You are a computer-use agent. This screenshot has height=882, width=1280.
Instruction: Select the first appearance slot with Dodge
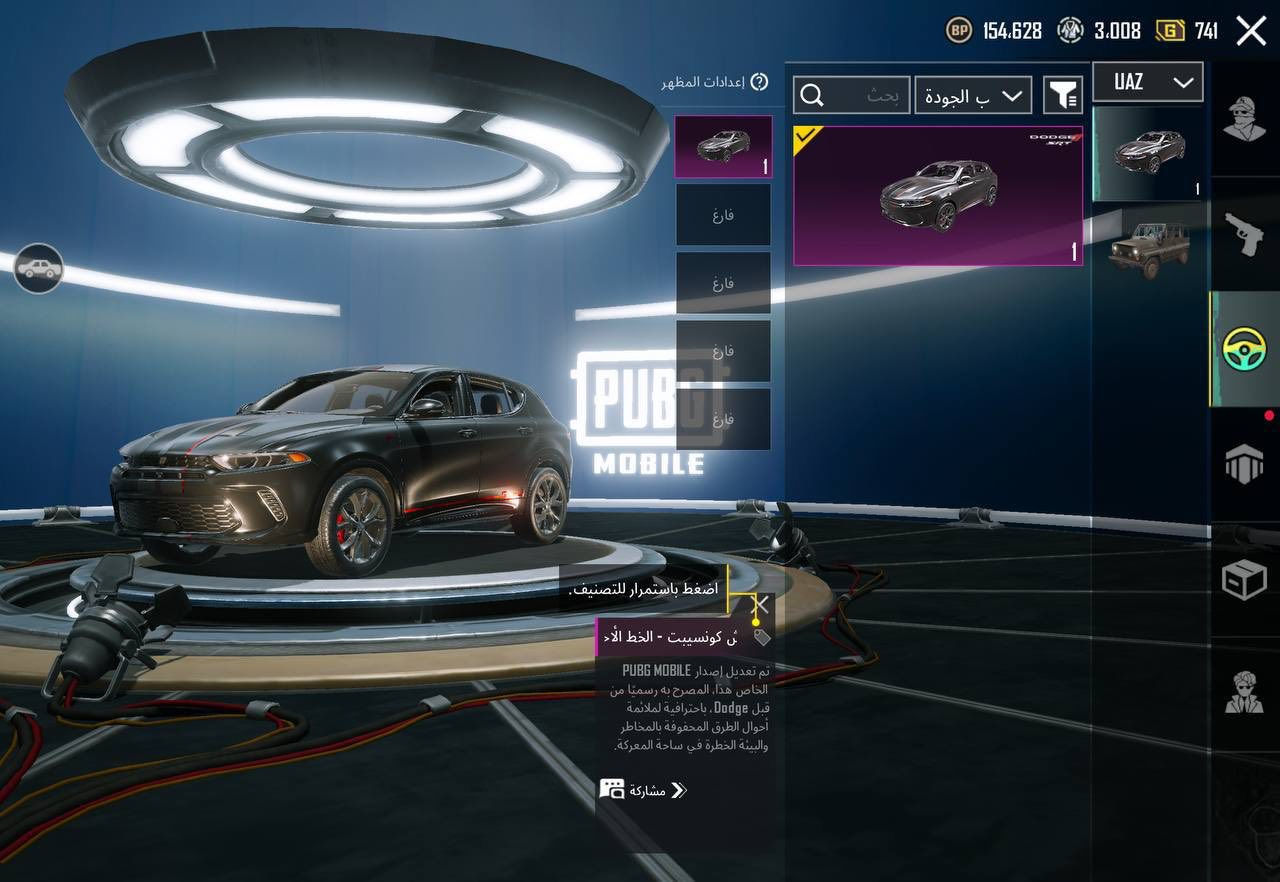pos(722,146)
